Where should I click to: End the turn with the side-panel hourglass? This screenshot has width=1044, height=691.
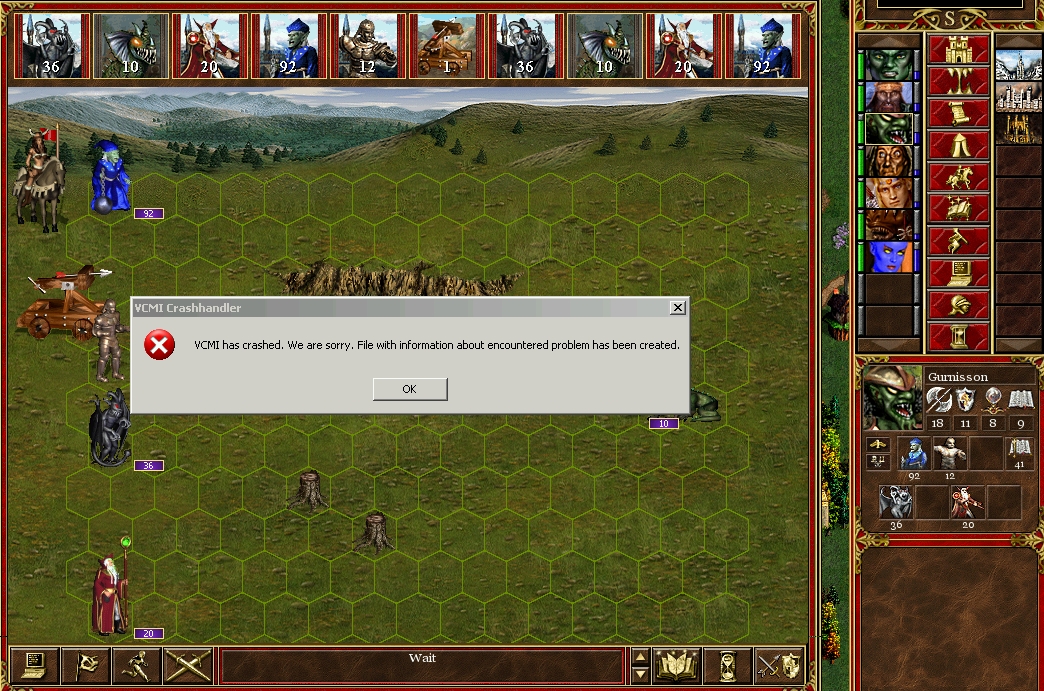tap(958, 335)
